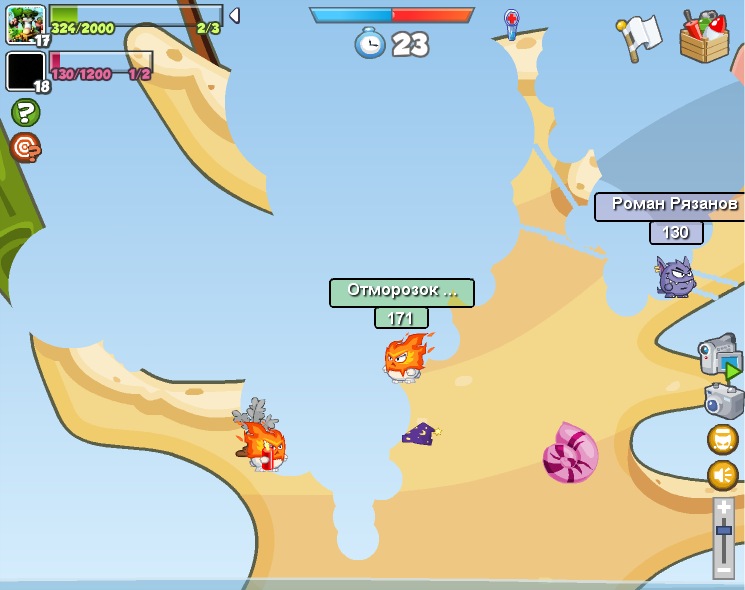Select the level 17 team avatar
This screenshot has height=590, width=745.
point(25,24)
